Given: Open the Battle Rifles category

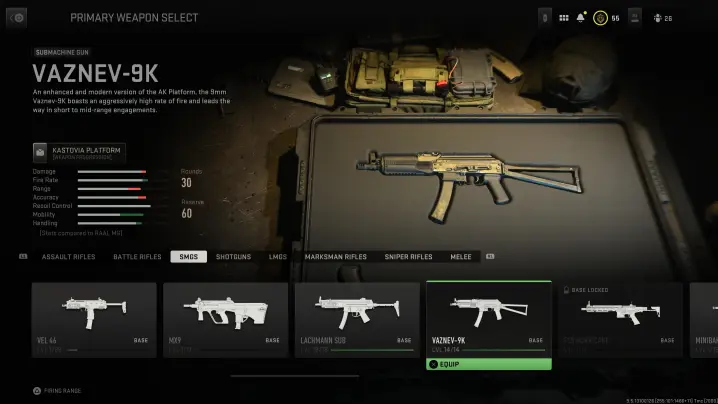Looking at the screenshot, I should [x=137, y=257].
